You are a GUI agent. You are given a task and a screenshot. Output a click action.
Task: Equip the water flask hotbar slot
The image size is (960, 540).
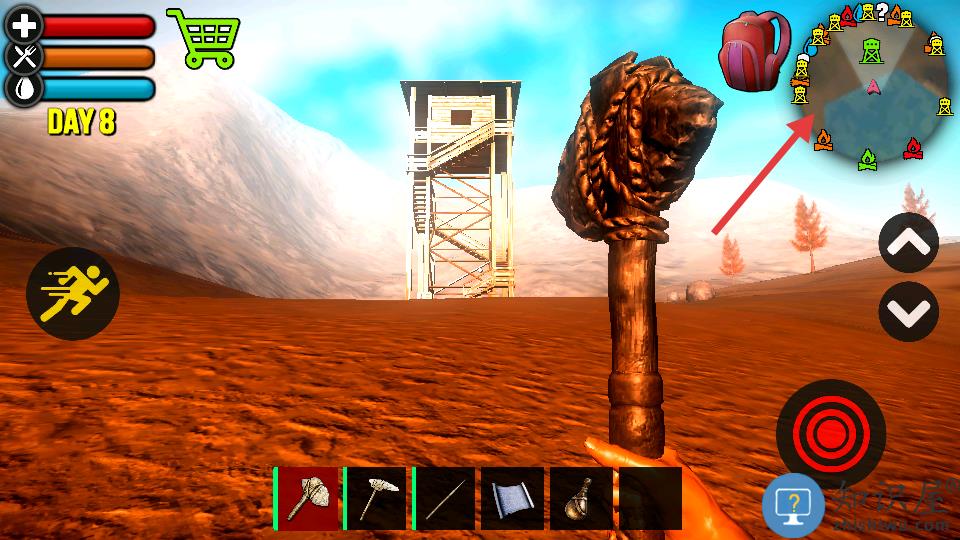coord(582,498)
